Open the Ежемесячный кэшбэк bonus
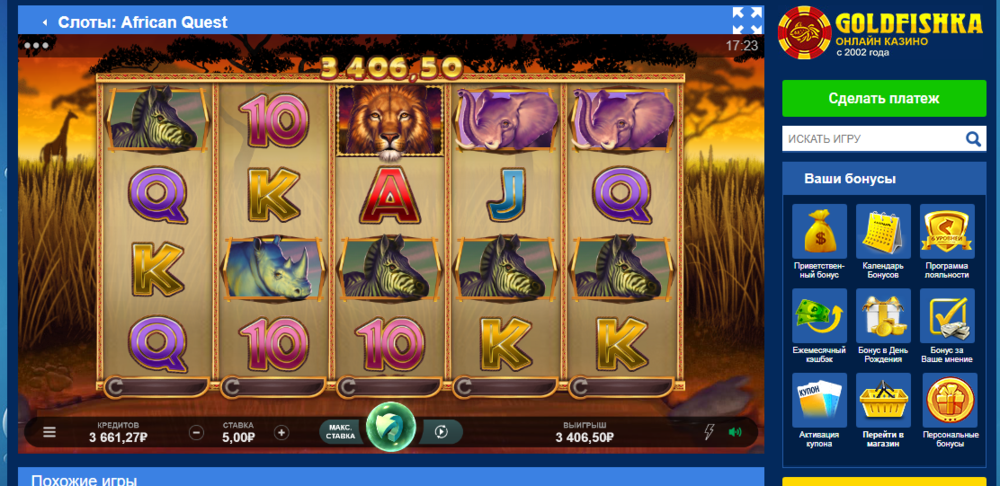 (820, 316)
